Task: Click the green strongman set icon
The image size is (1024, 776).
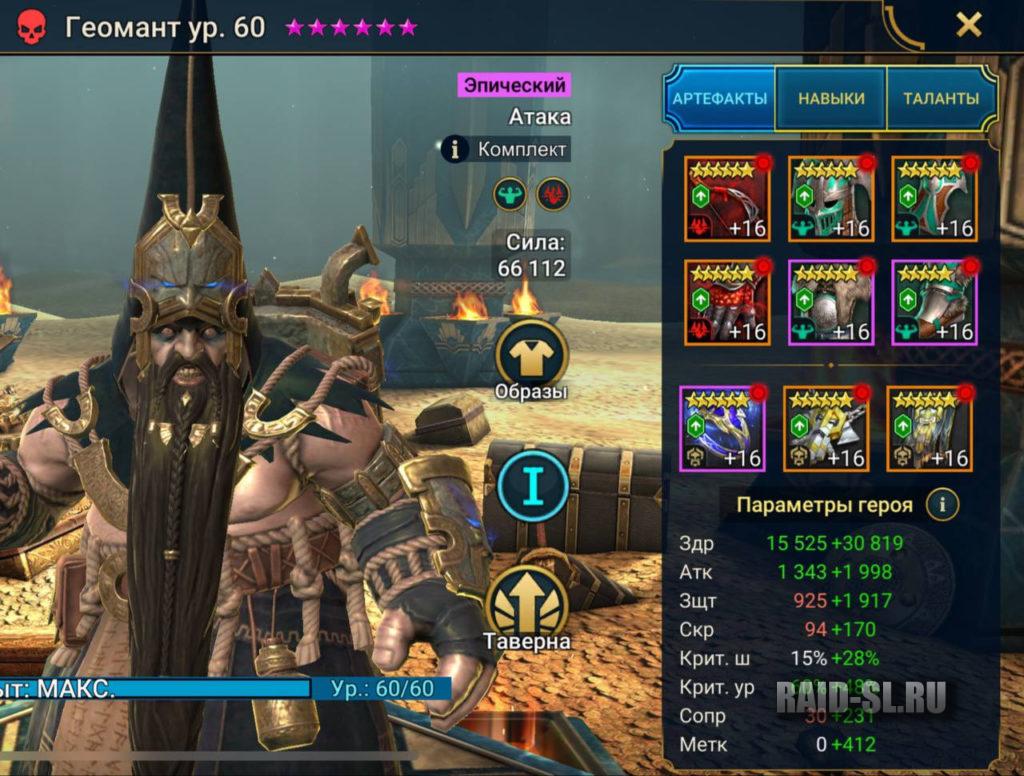Action: point(510,193)
